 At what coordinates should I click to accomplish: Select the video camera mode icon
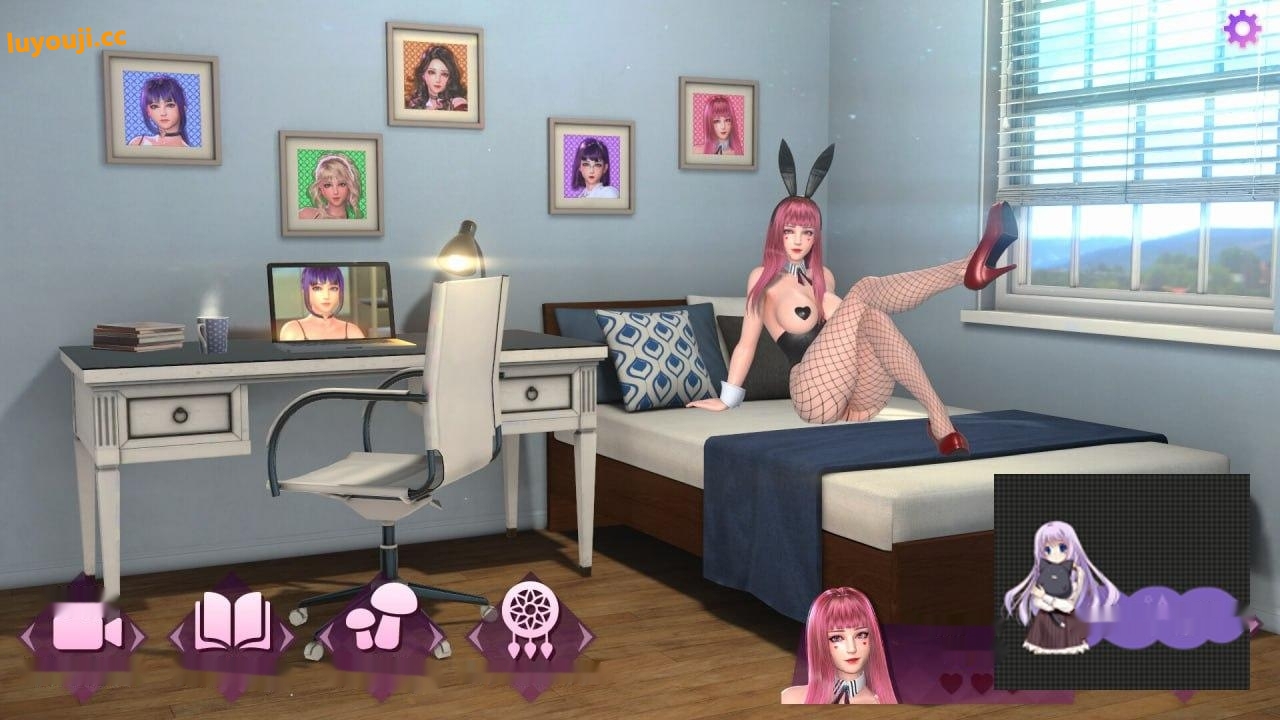(x=85, y=632)
